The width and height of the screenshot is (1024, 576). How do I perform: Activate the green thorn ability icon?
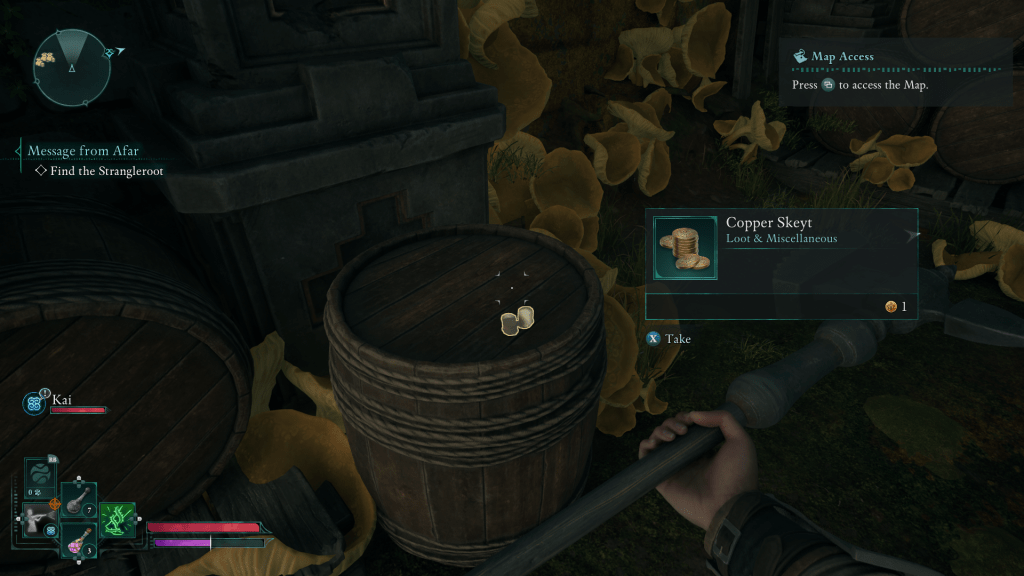(117, 520)
